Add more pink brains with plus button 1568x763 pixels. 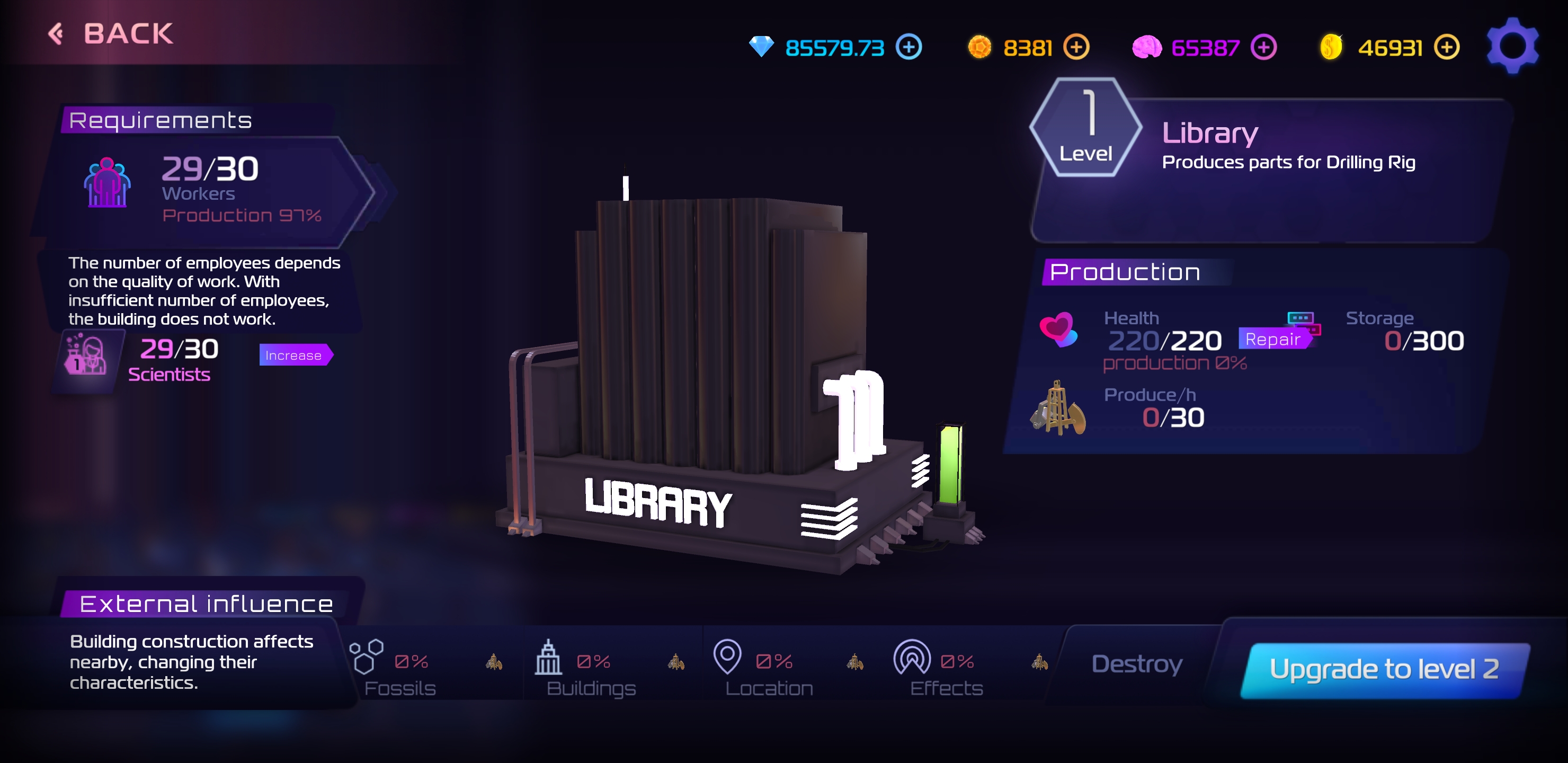point(1263,48)
